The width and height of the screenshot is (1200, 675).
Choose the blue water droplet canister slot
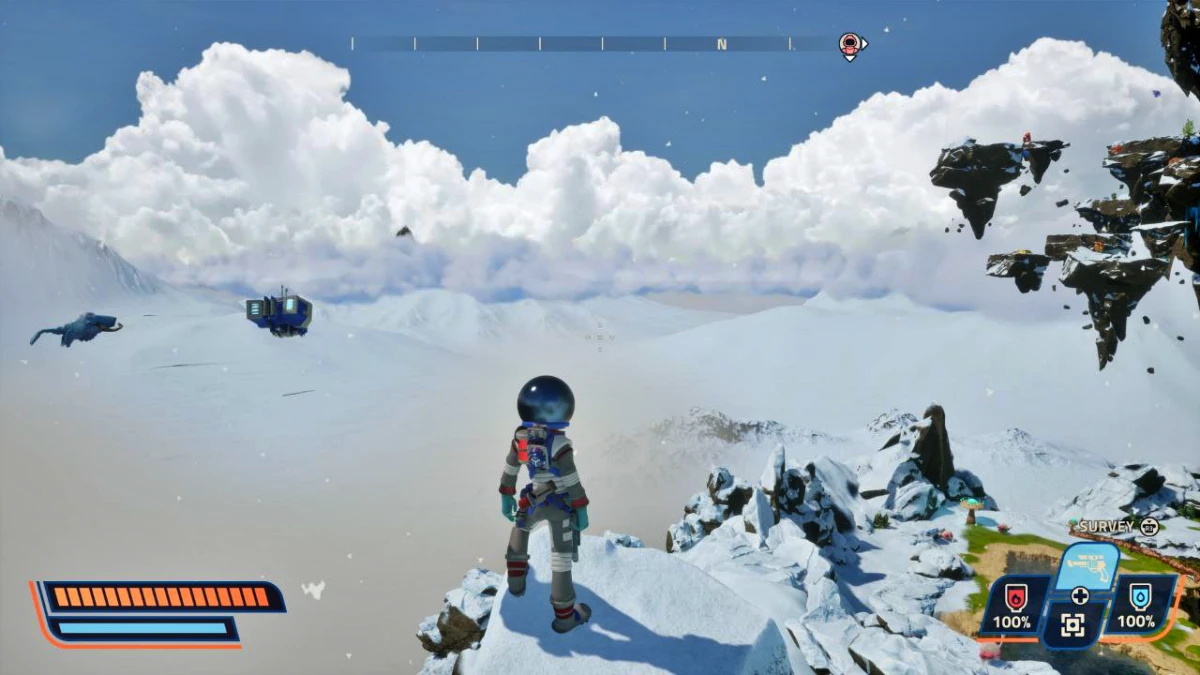[1136, 603]
